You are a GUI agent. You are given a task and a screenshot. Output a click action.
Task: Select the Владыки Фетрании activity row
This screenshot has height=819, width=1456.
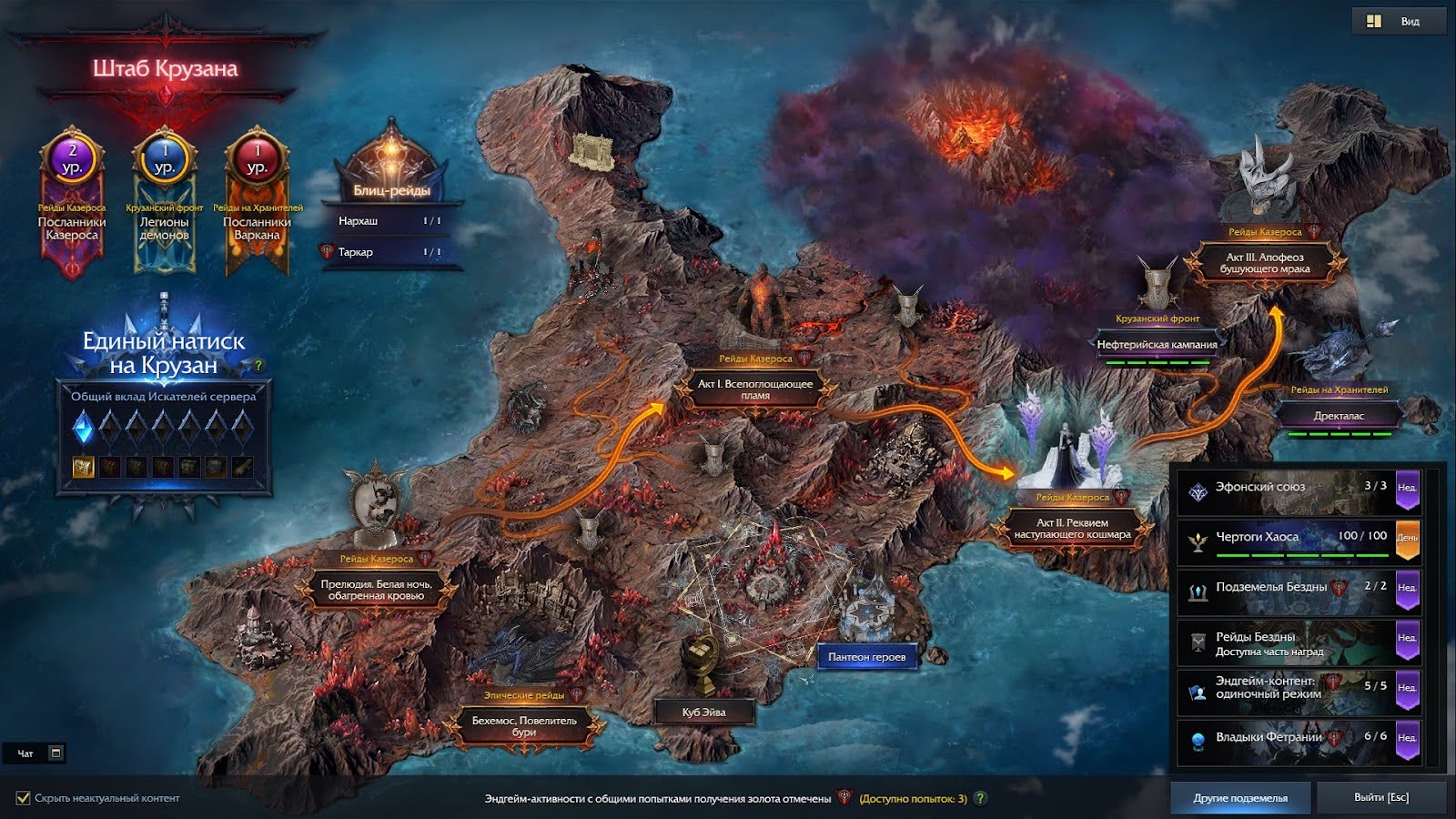[x=1297, y=738]
